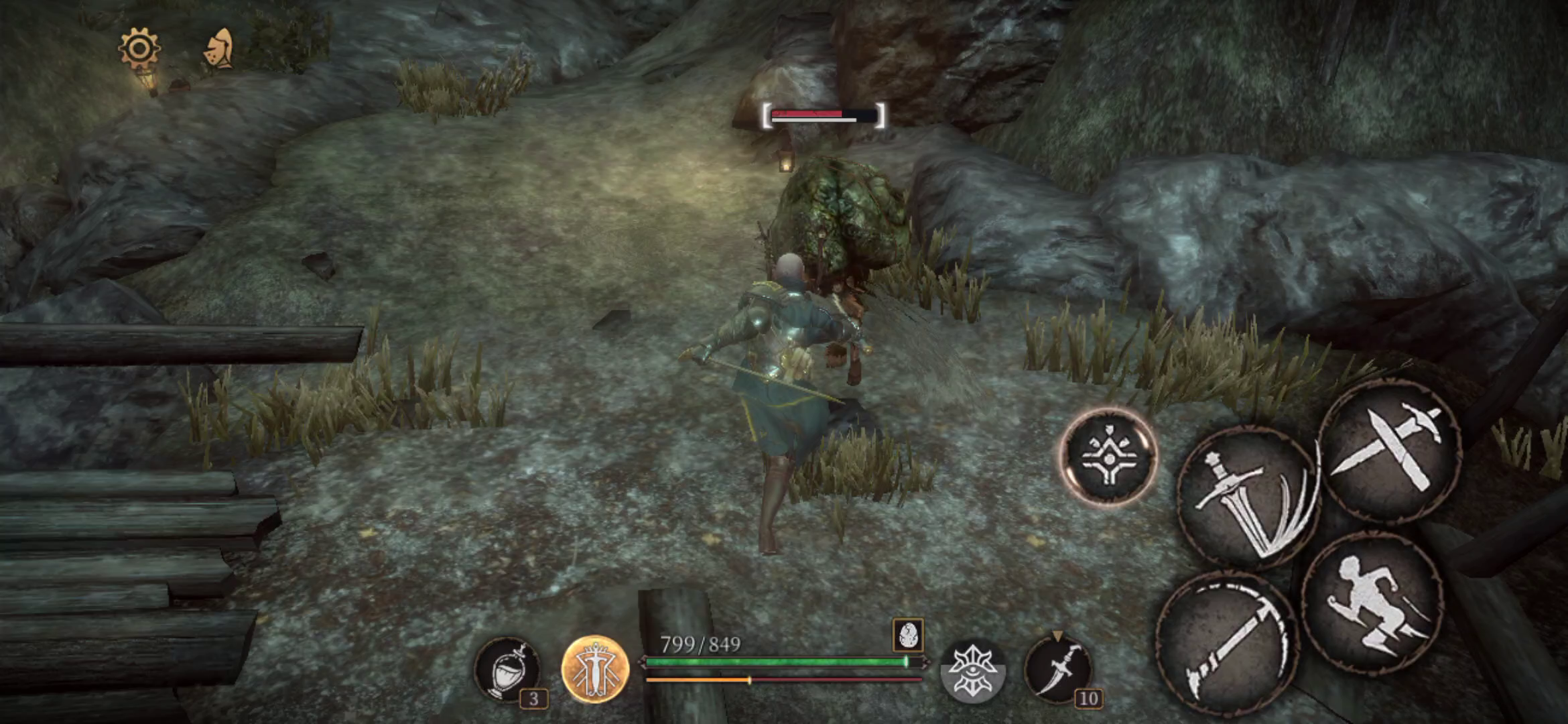
Task: Activate the glowing orange sword skill
Action: point(595,669)
